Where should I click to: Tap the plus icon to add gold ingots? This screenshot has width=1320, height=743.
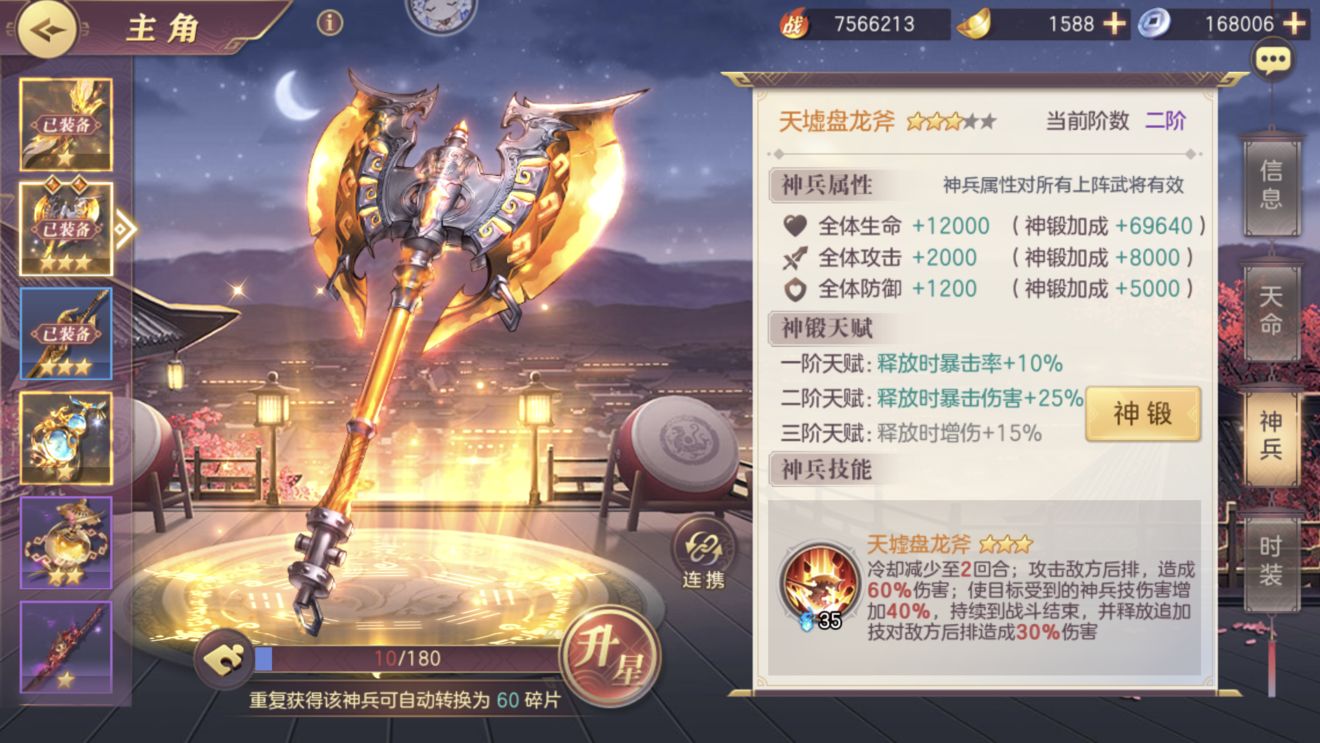(1113, 24)
